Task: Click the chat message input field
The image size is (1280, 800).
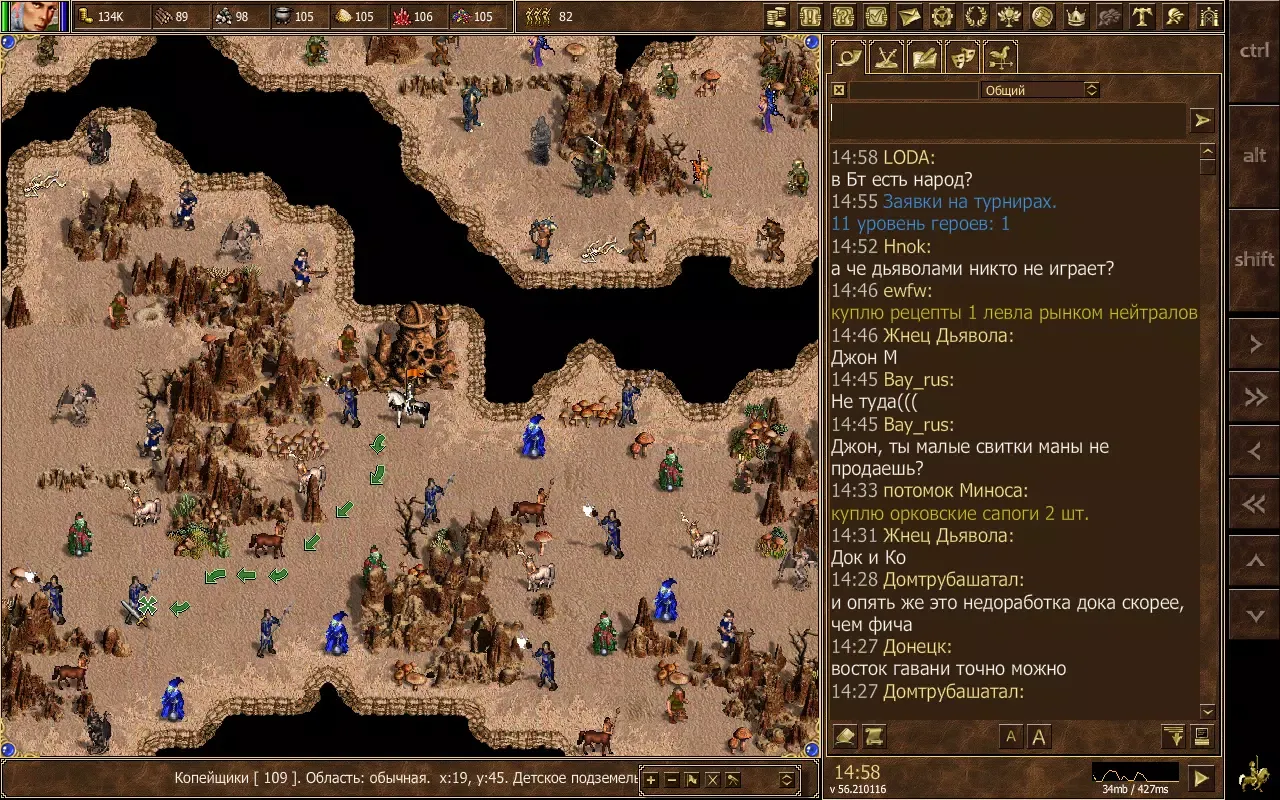Action: click(1007, 120)
